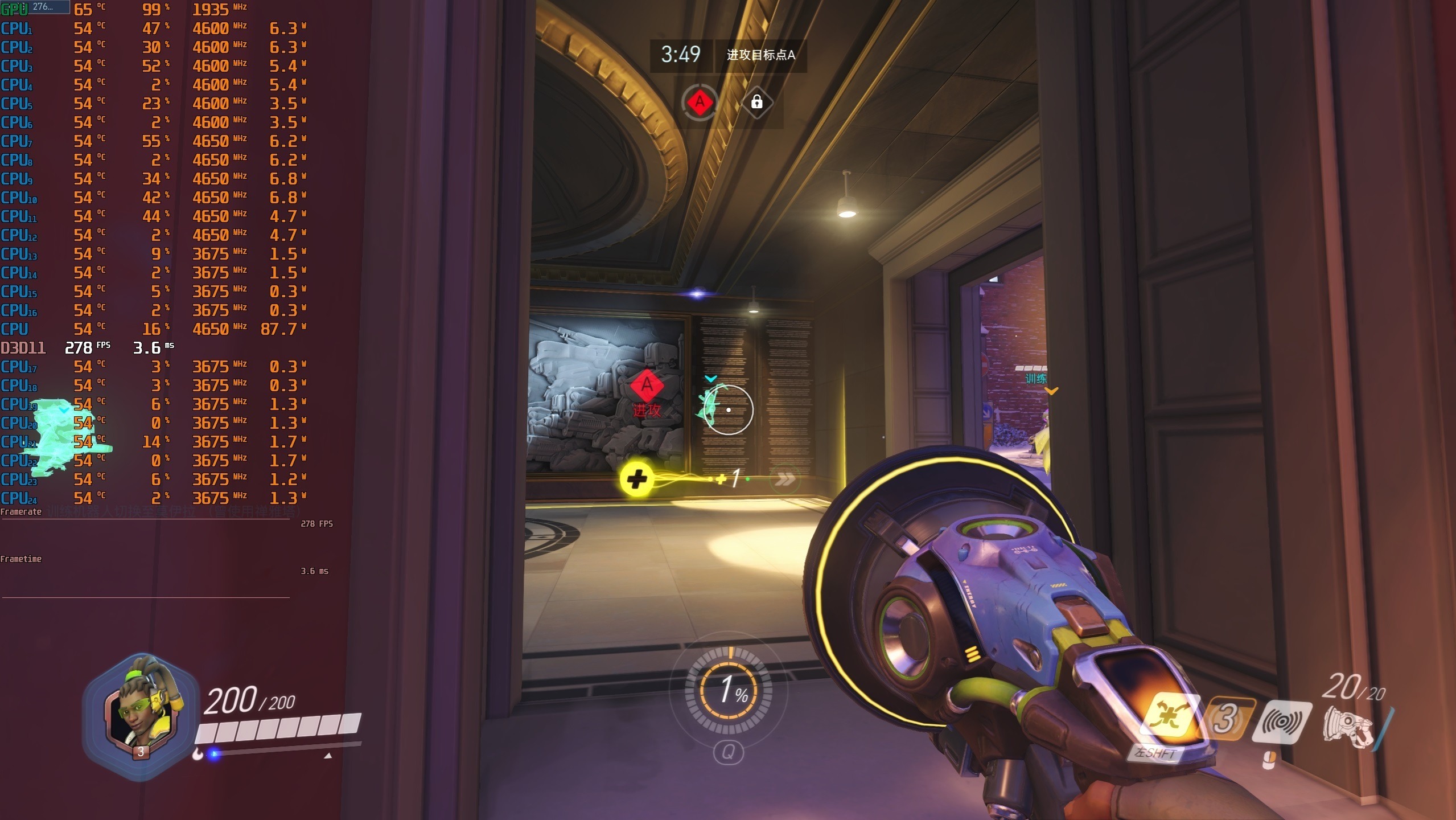Activate the Crossfade ability icon

coord(1169,716)
